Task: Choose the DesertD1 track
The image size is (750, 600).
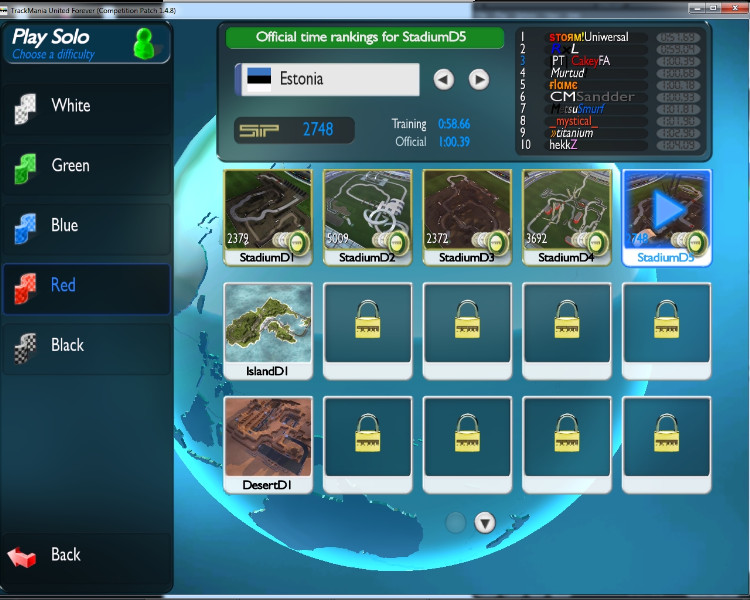Action: [267, 440]
